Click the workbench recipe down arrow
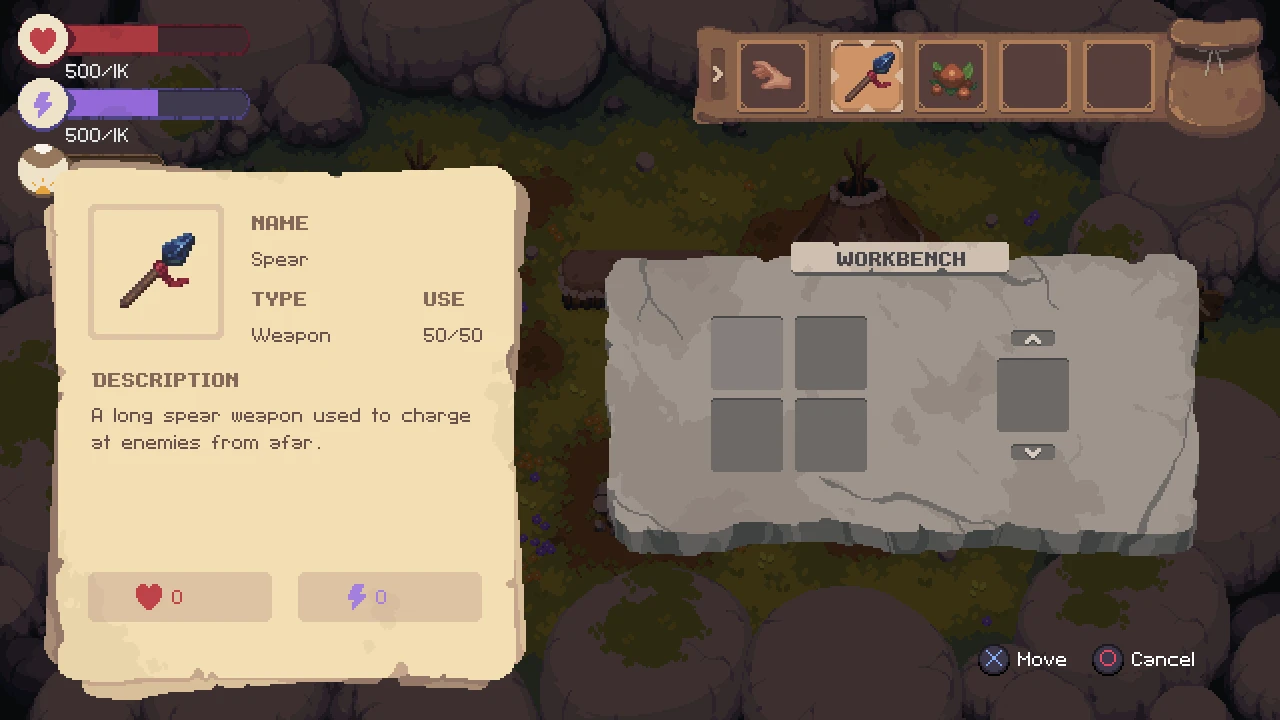This screenshot has width=1280, height=720. (1032, 452)
